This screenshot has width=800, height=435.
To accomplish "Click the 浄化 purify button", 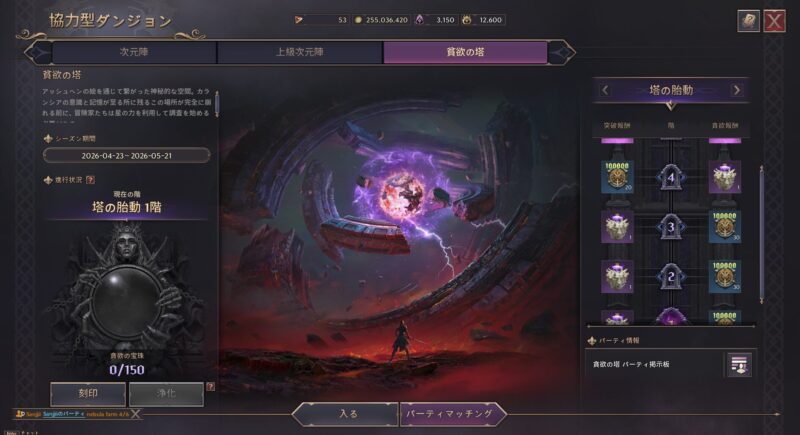I will (x=165, y=394).
